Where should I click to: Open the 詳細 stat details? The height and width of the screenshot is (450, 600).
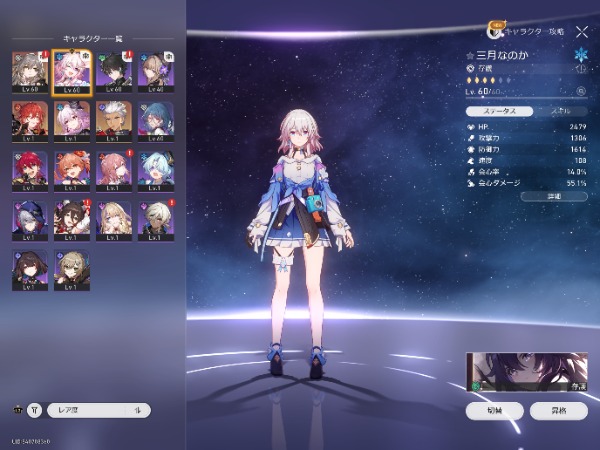pyautogui.click(x=553, y=197)
